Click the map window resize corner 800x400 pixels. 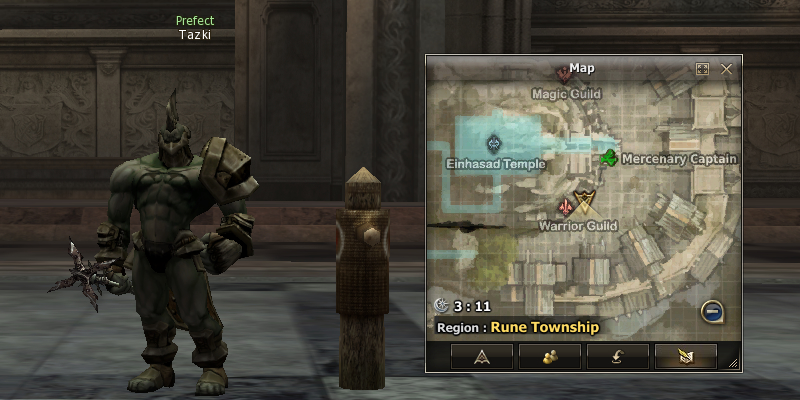point(733,362)
